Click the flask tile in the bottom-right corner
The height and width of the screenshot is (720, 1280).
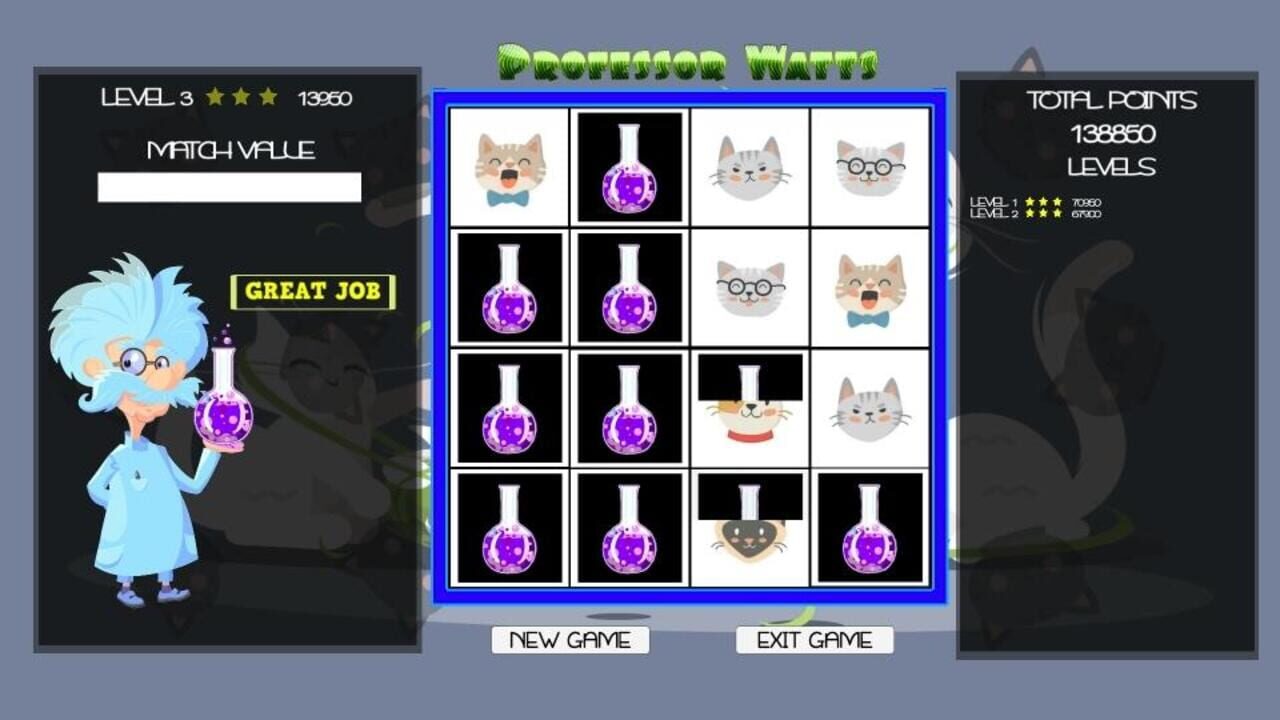870,525
